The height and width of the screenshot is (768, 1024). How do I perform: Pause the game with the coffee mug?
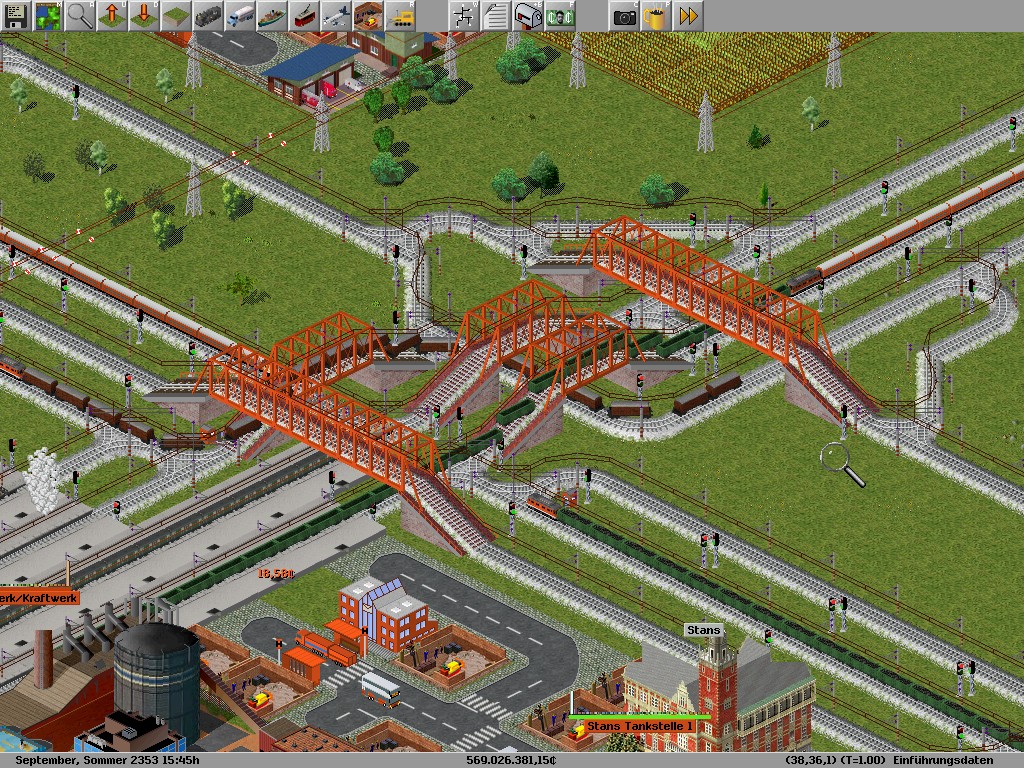pos(656,16)
